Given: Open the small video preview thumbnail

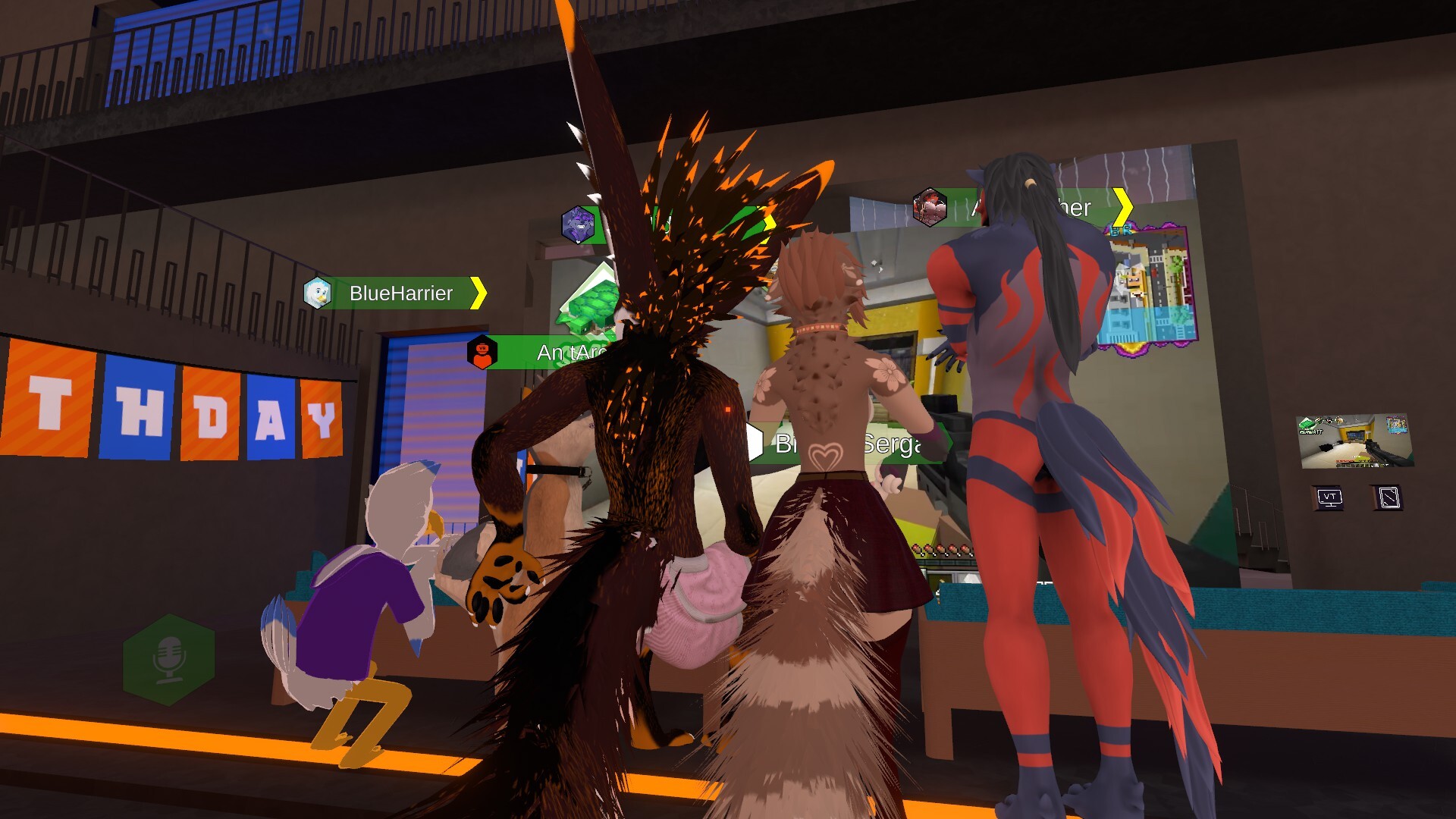Looking at the screenshot, I should [1355, 441].
